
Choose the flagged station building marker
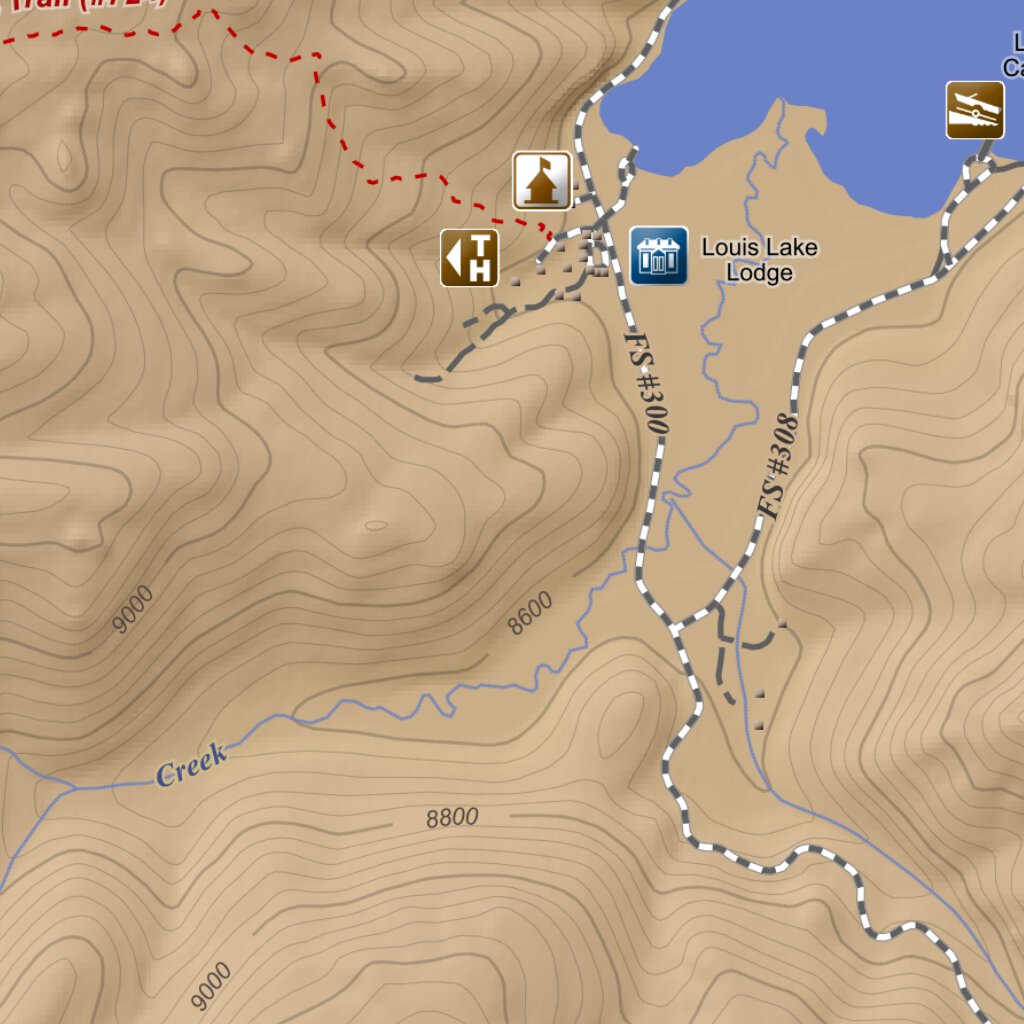542,181
